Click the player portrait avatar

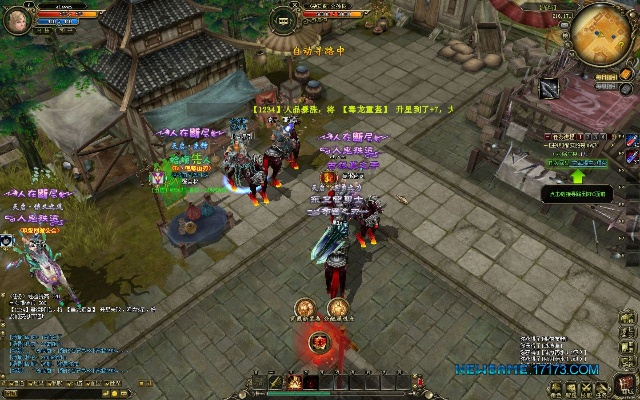15,20
